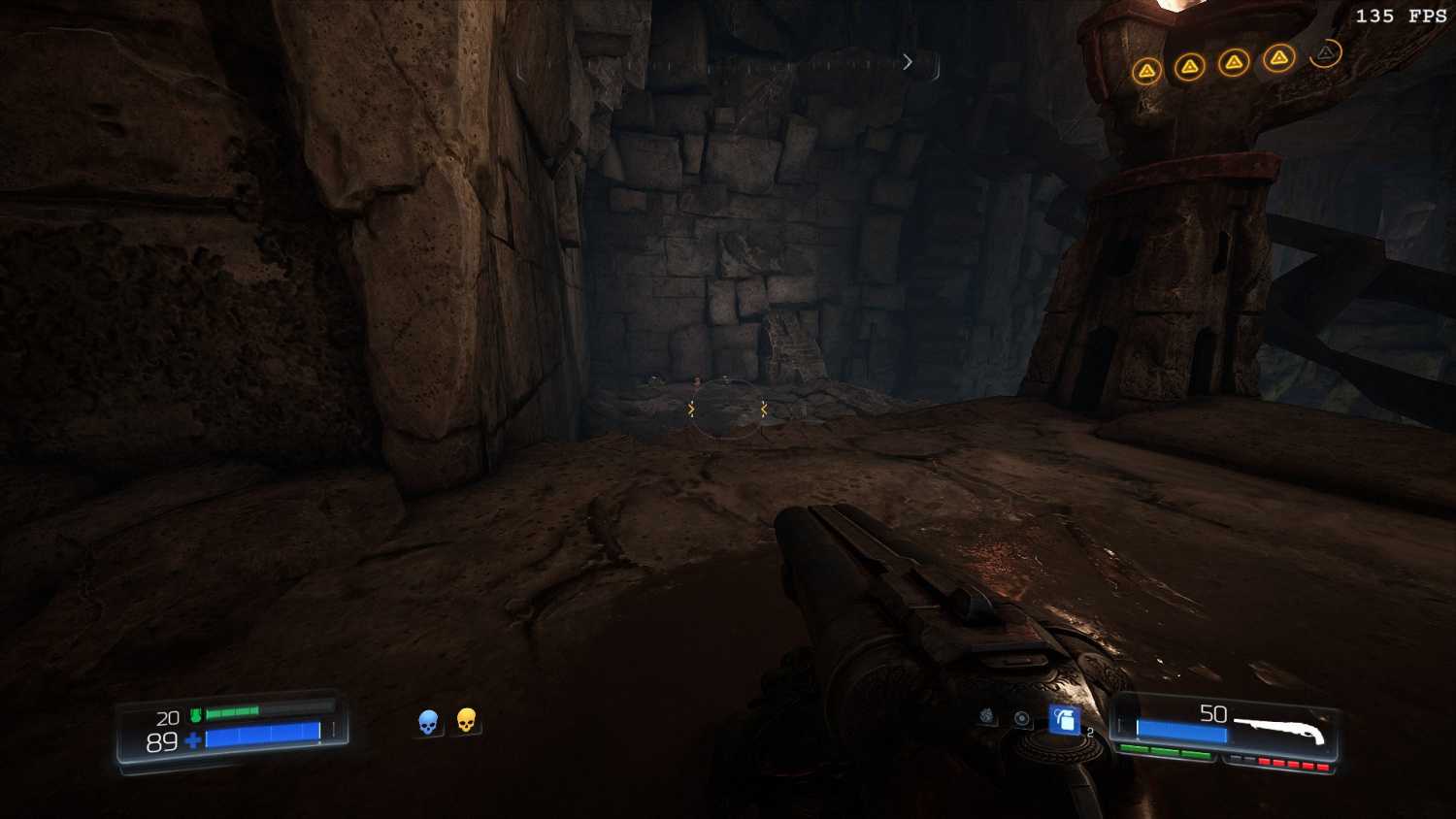The width and height of the screenshot is (1456, 819).
Task: Pick the dimmed siphon grenade equipment icon
Action: [987, 716]
